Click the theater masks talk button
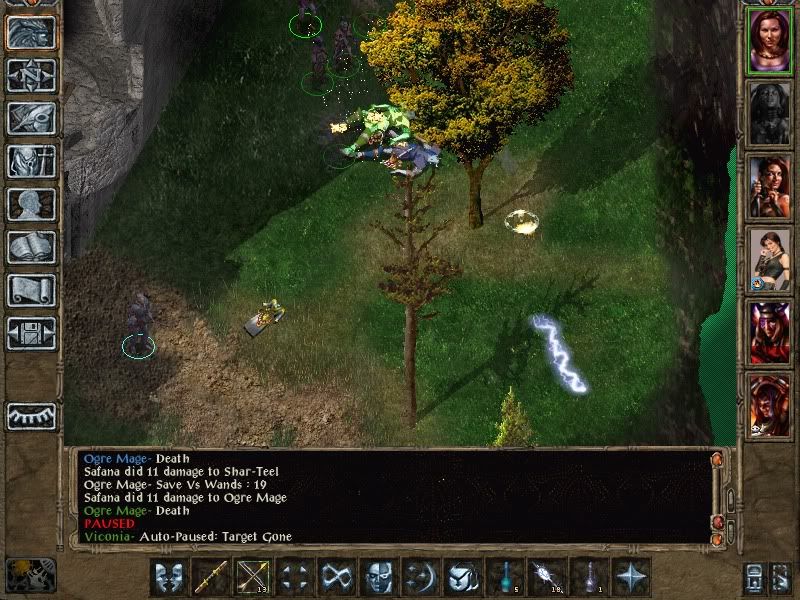The width and height of the screenshot is (800, 600). tap(170, 577)
